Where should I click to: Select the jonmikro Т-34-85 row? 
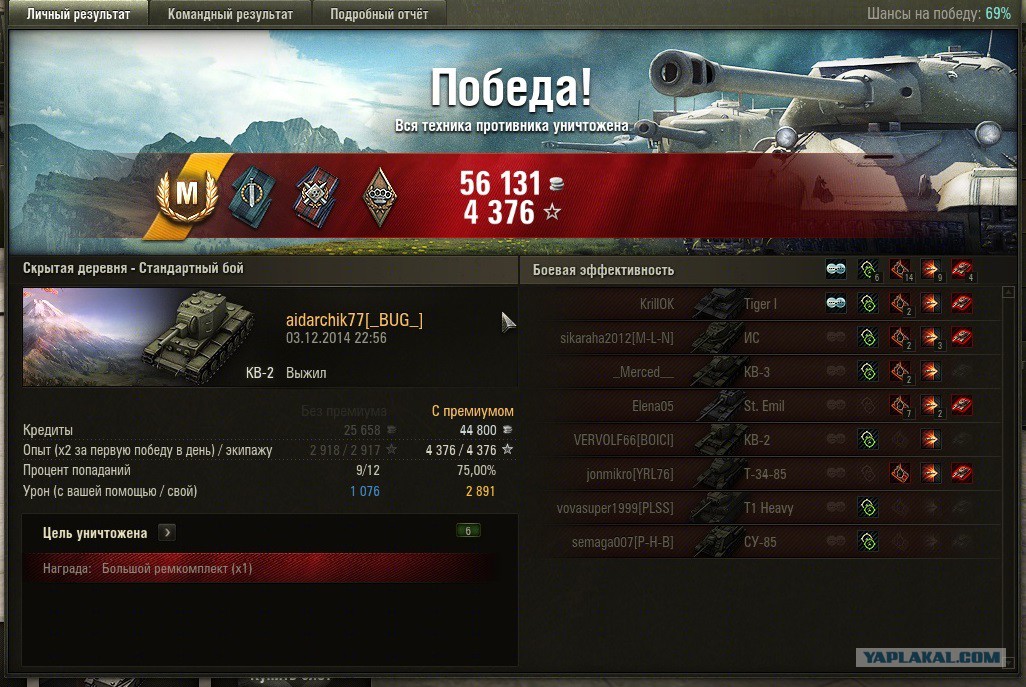[x=760, y=474]
